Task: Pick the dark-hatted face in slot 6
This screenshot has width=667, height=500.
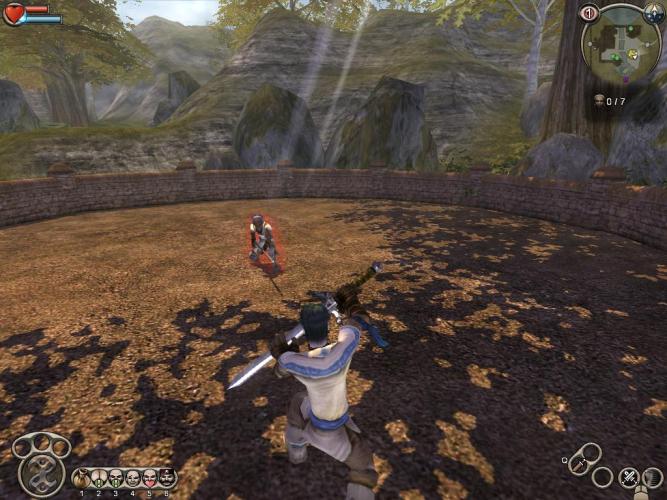Action: point(166,478)
